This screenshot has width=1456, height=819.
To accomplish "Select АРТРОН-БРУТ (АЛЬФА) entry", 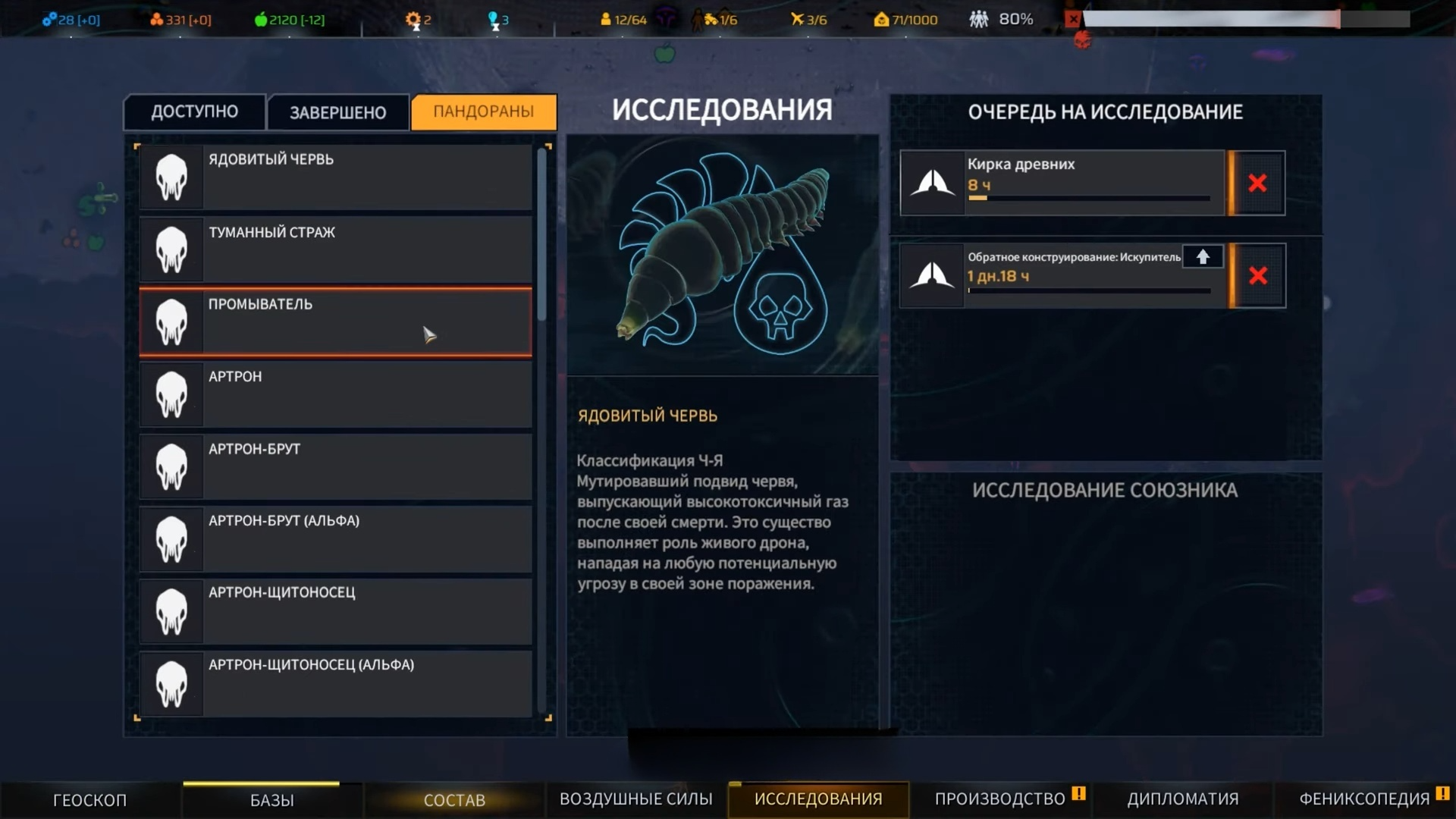I will (335, 538).
